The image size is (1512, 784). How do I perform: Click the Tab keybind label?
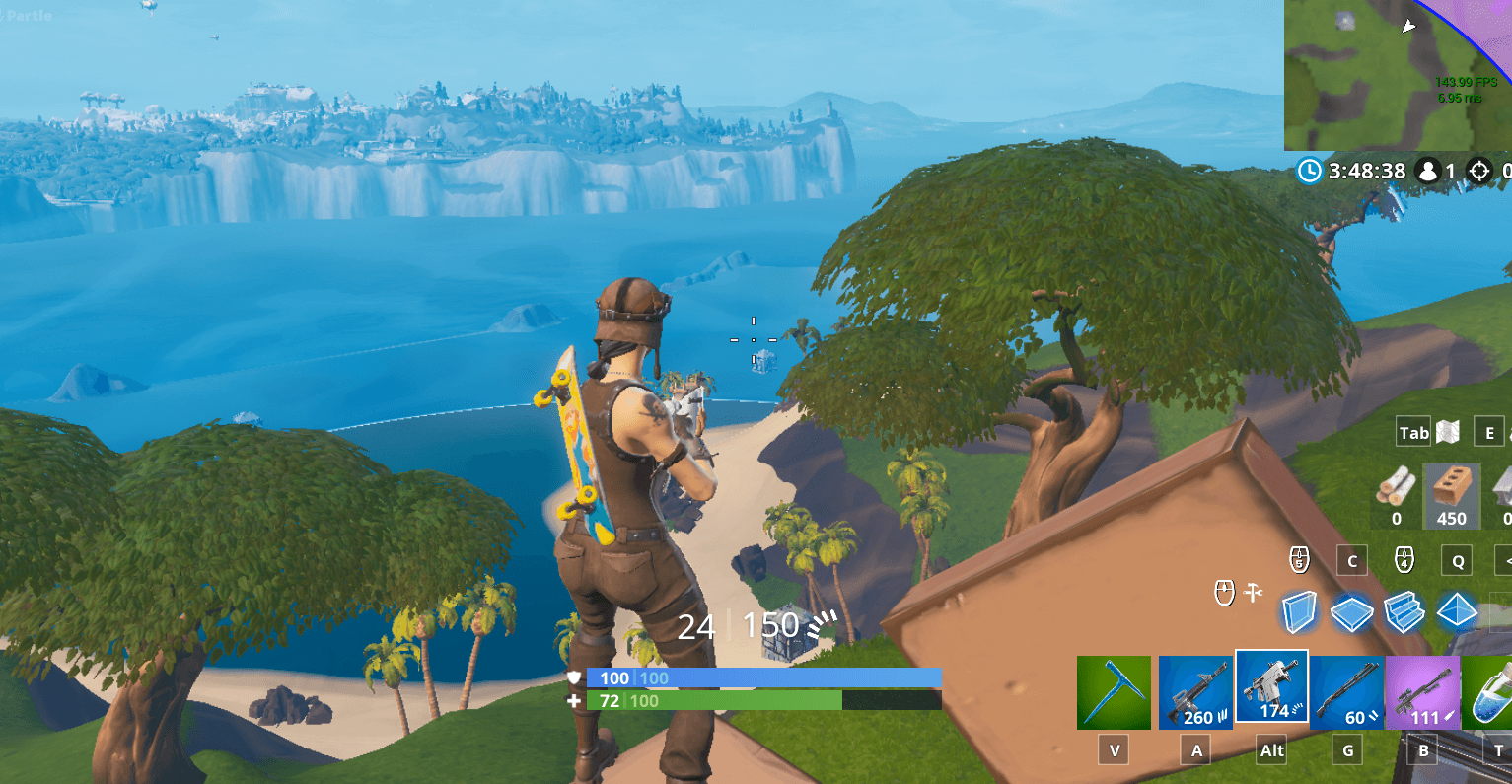[x=1412, y=431]
